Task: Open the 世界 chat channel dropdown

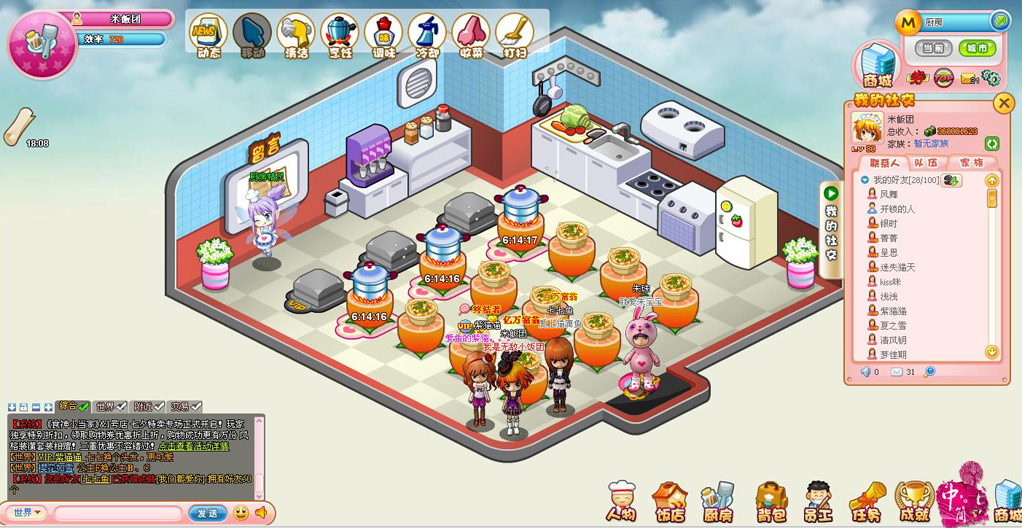Action: tap(27, 513)
